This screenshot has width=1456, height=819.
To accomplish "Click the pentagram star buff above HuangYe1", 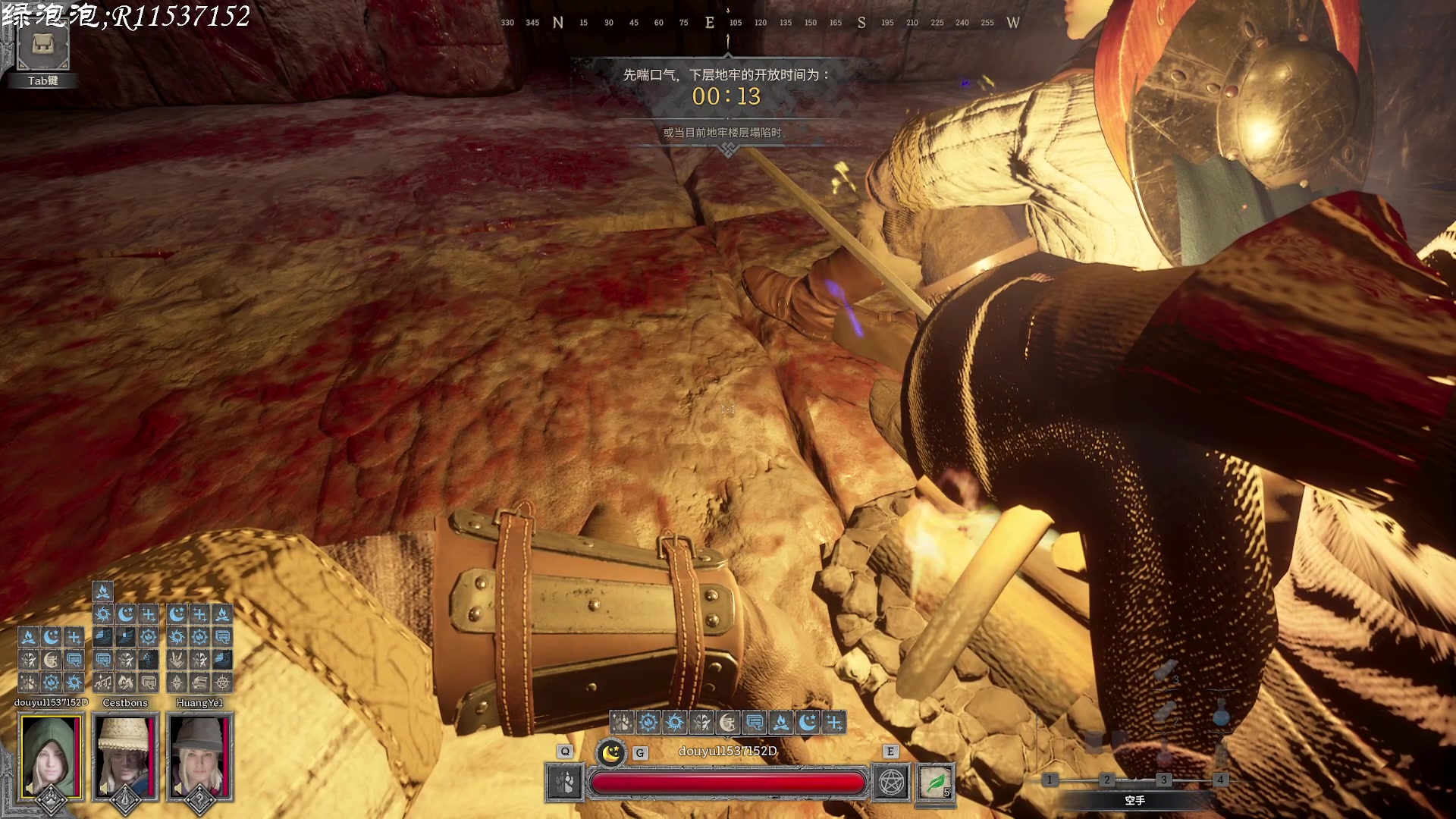I will click(x=222, y=682).
